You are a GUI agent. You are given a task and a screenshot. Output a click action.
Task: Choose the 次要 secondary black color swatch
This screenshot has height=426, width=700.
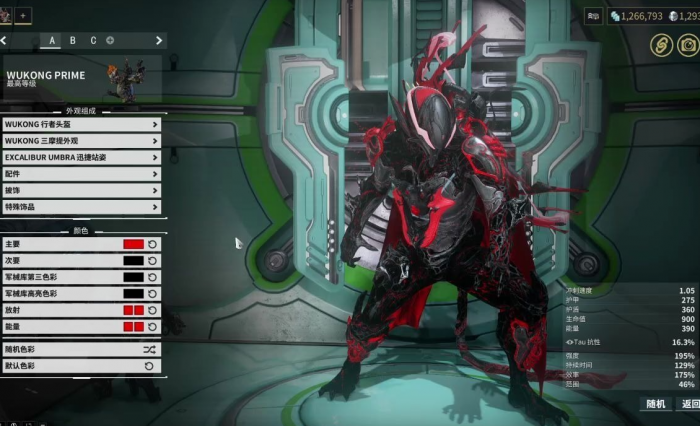[133, 261]
